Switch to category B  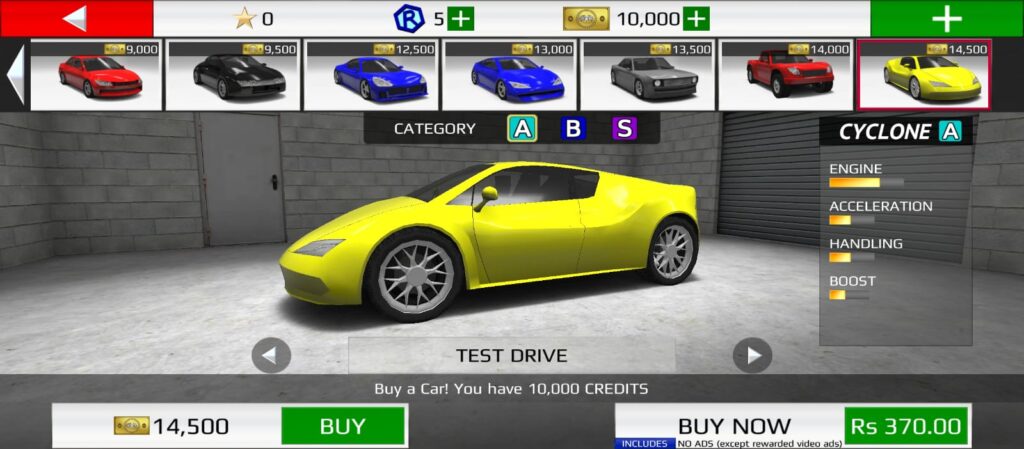tap(573, 129)
